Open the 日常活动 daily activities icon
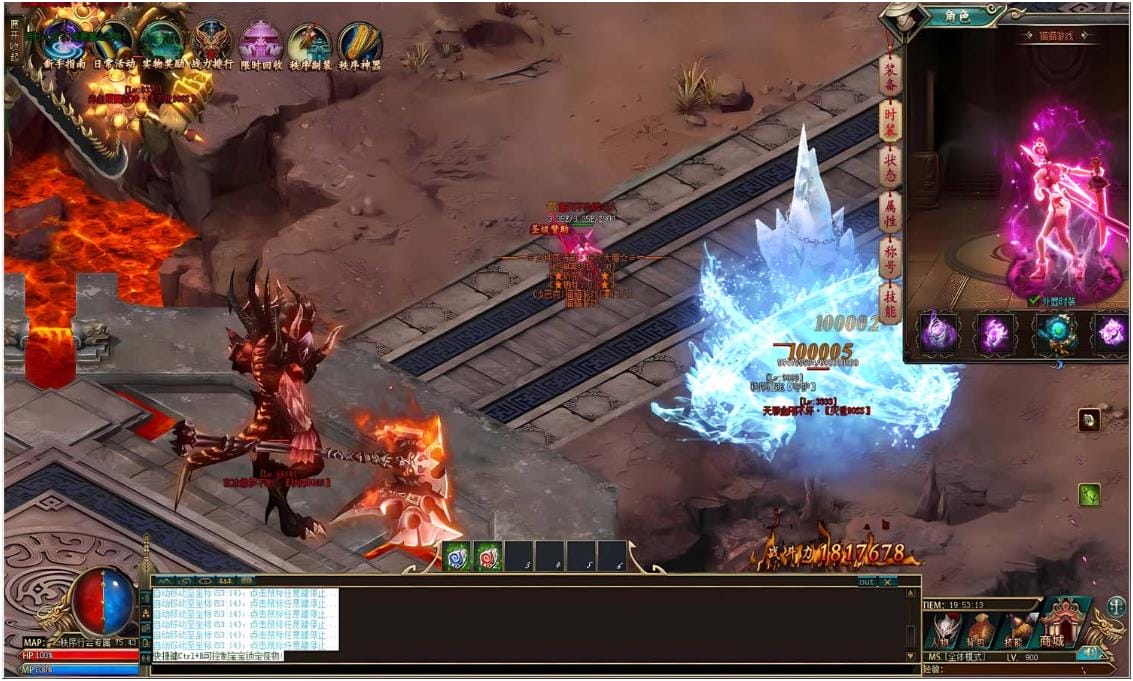 pos(113,42)
